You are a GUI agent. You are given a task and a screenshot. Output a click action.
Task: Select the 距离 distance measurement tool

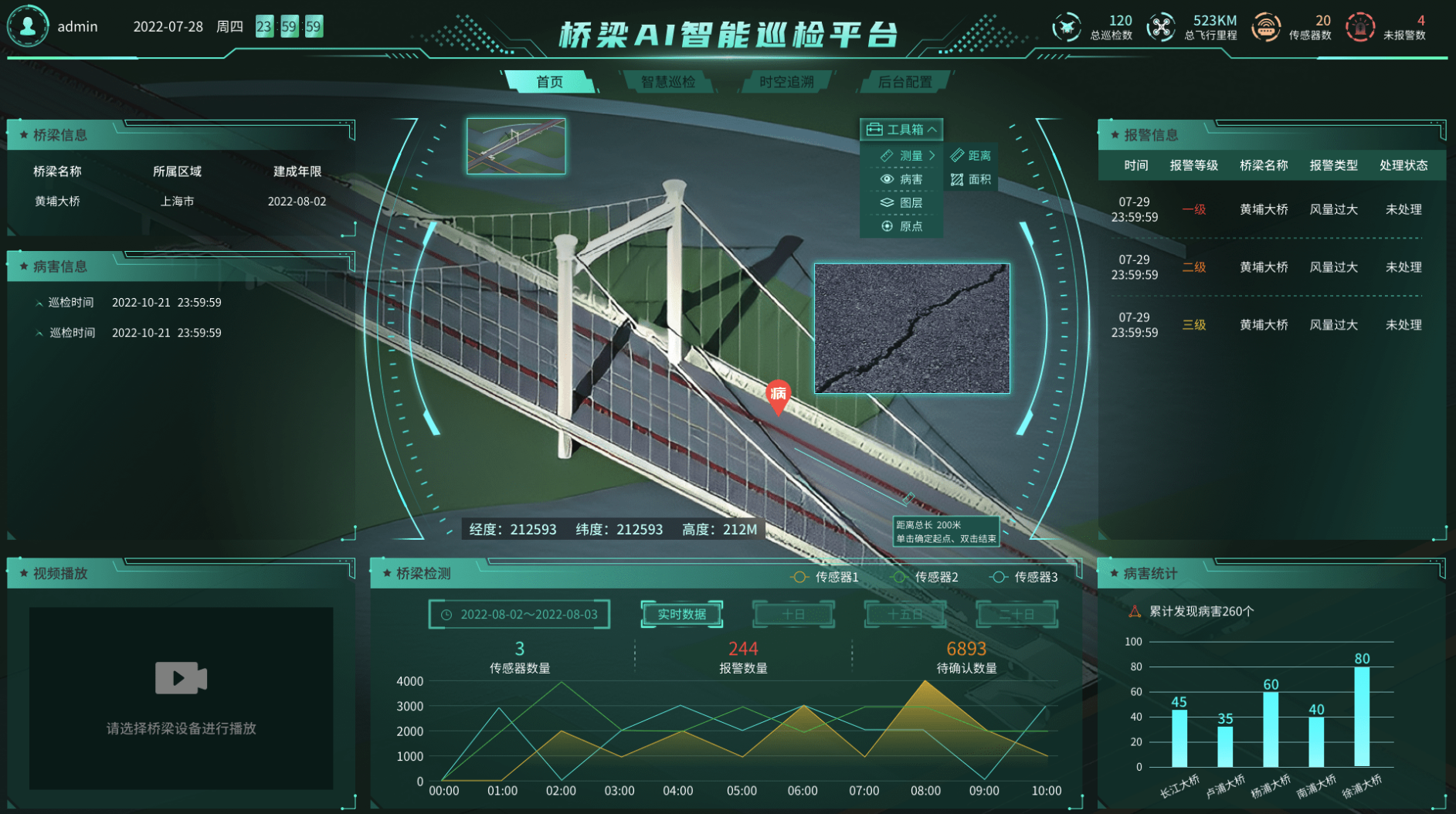(972, 154)
